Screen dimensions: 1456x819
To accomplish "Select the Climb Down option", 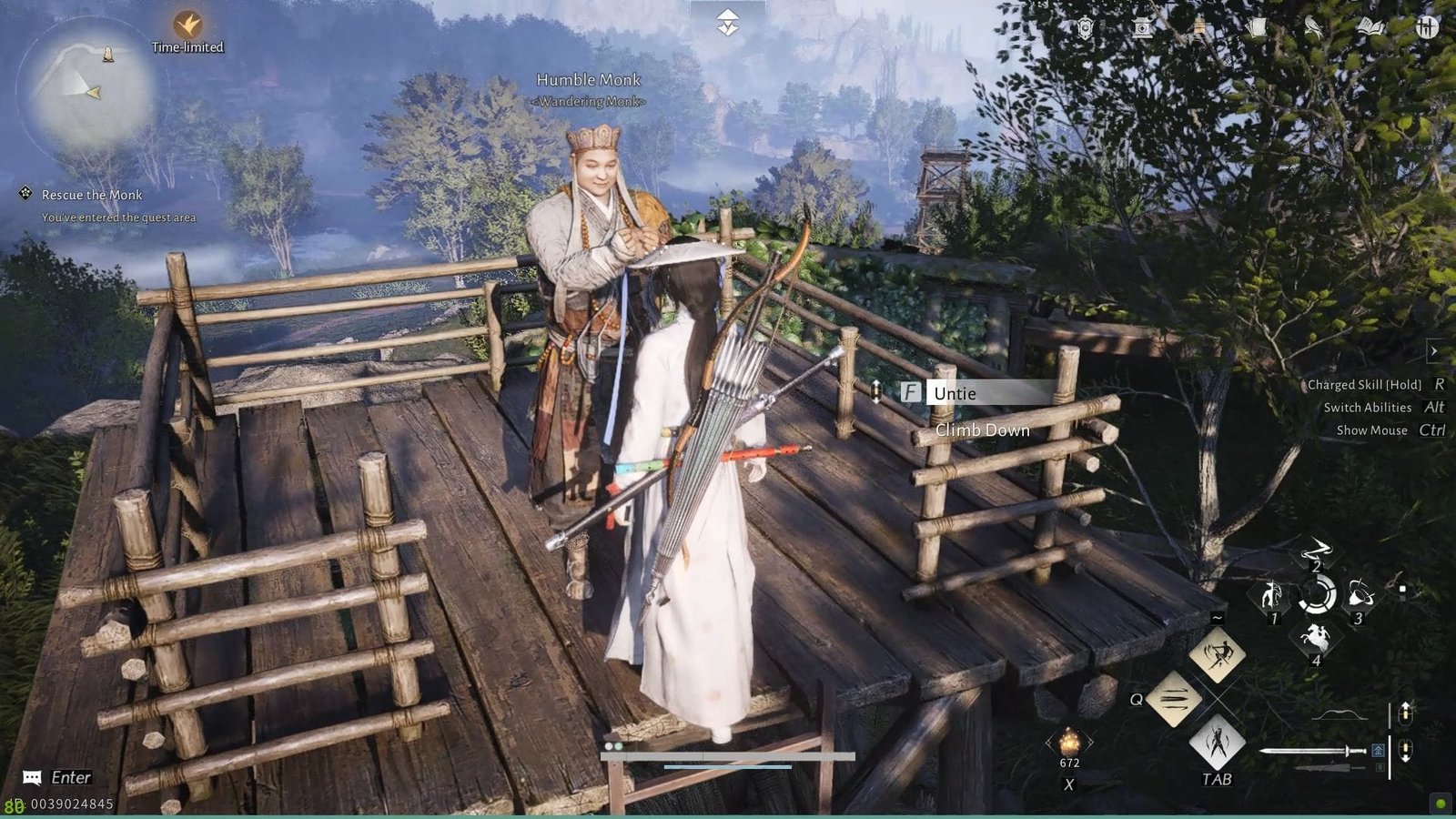I will pos(981,430).
